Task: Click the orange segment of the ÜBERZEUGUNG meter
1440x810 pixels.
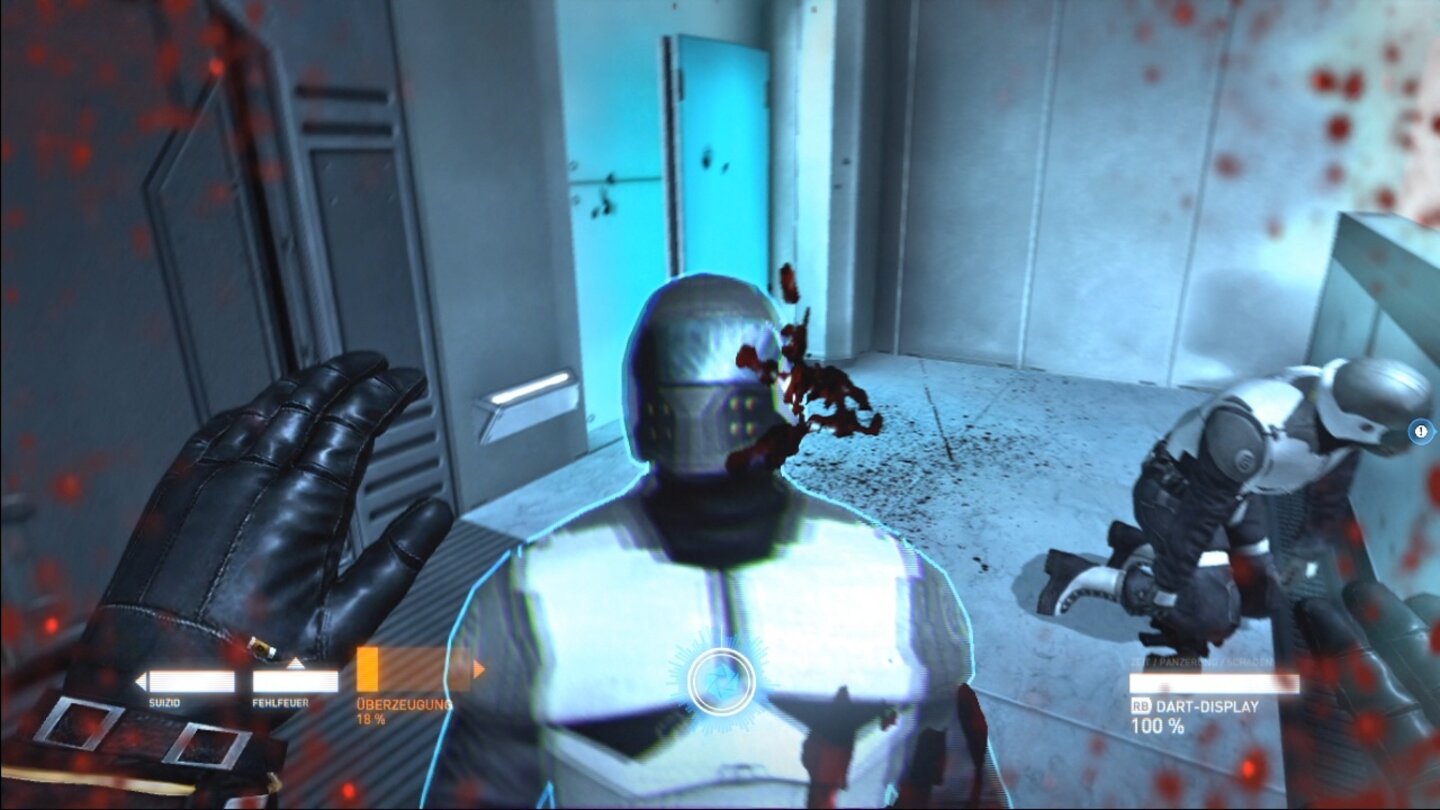Action: click(x=368, y=668)
